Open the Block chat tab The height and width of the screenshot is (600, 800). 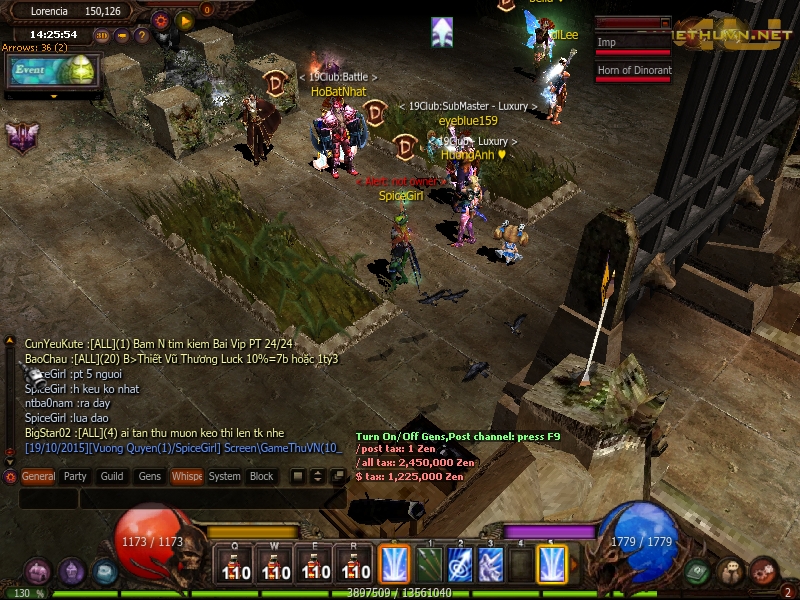[262, 477]
